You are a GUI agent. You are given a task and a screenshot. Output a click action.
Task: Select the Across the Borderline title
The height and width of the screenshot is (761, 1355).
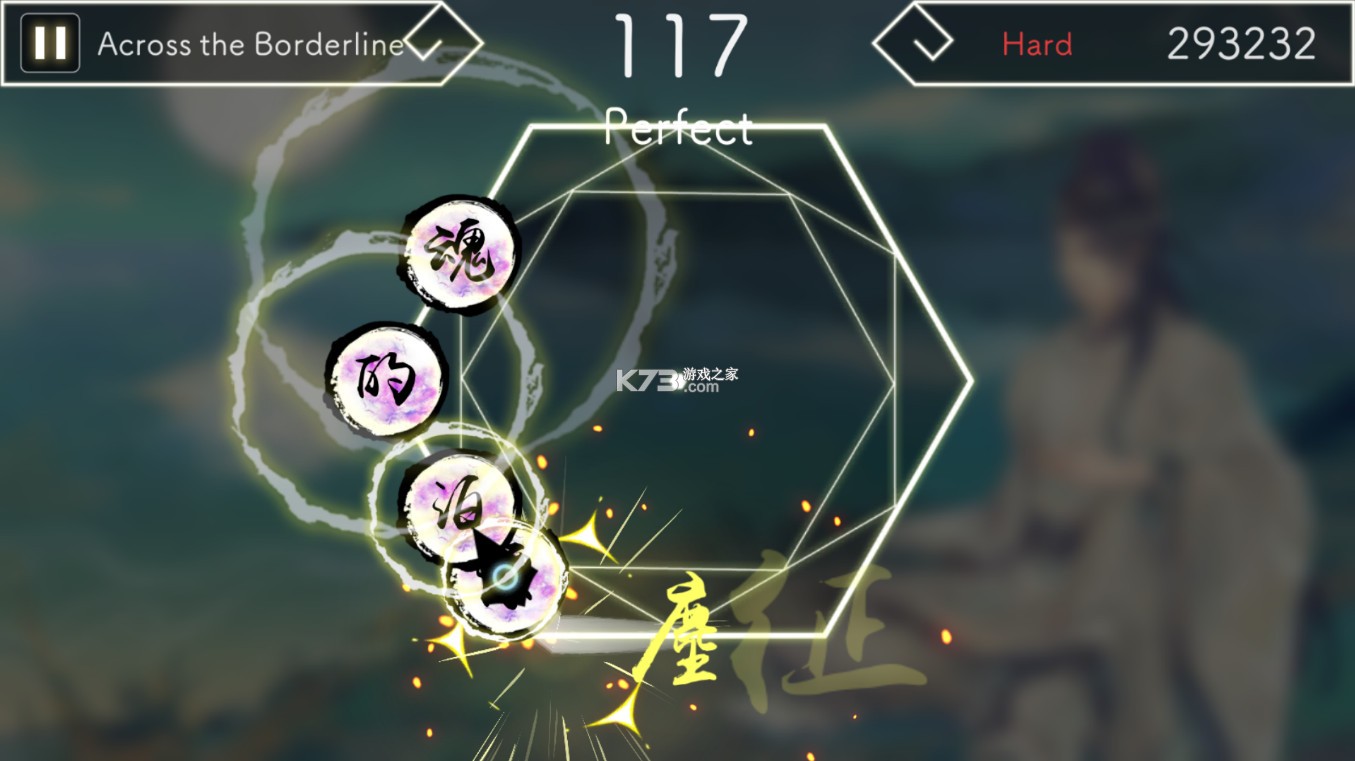click(248, 44)
